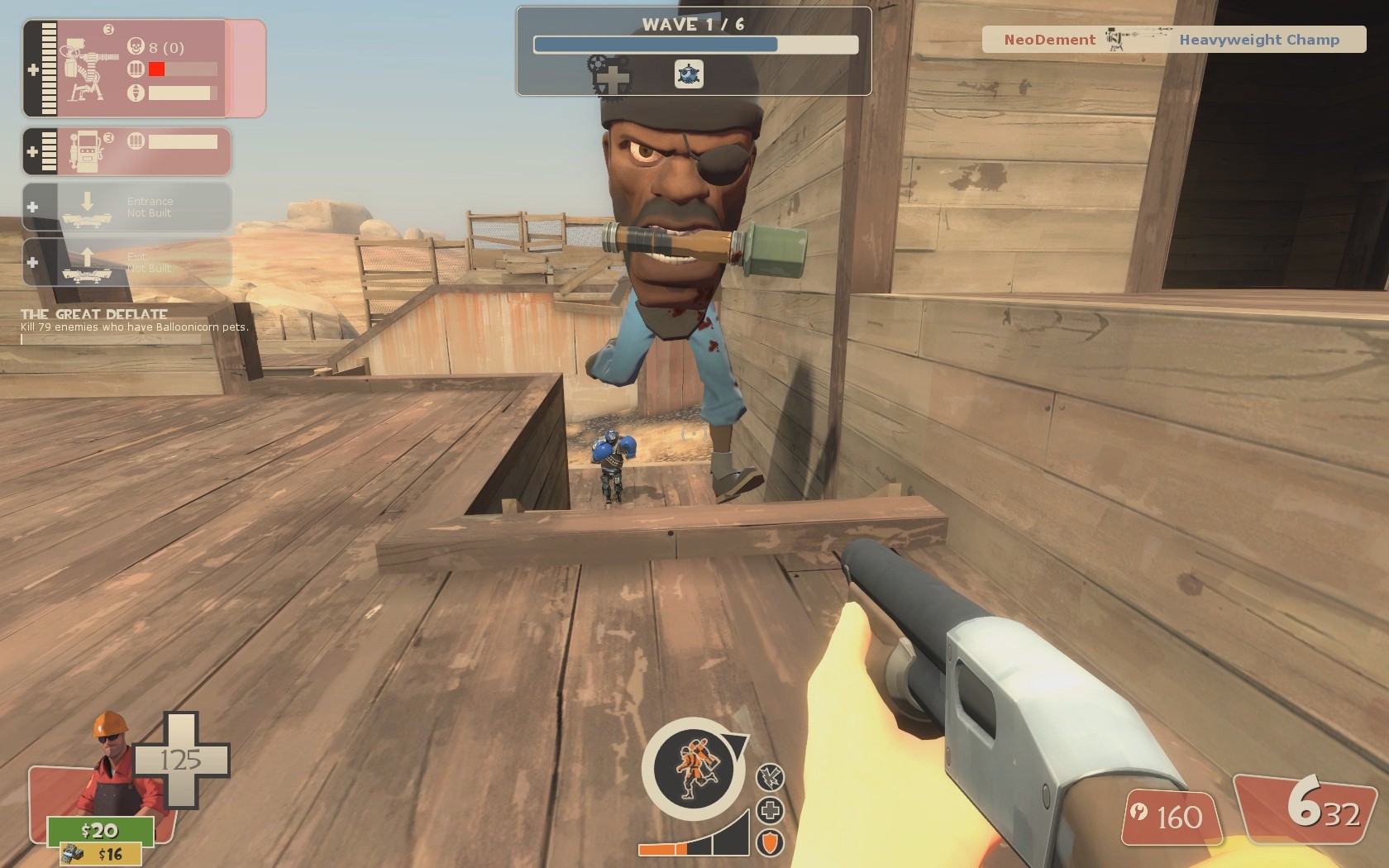Viewport: 1389px width, 868px height.
Task: Select the Sentry Buster bomb icon in the wave panel
Action: (691, 72)
